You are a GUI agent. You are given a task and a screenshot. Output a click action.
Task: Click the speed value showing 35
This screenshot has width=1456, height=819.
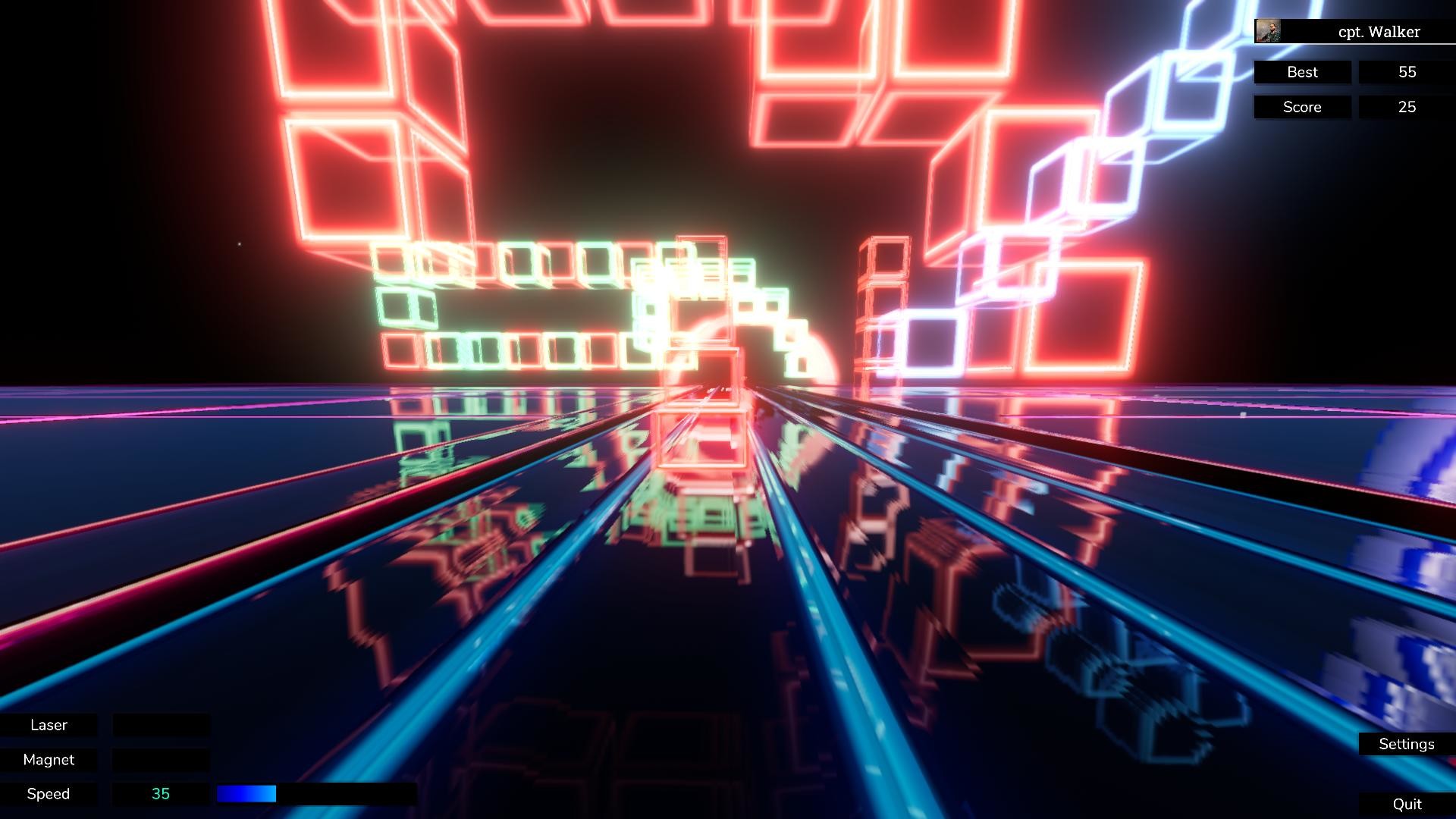pos(161,793)
